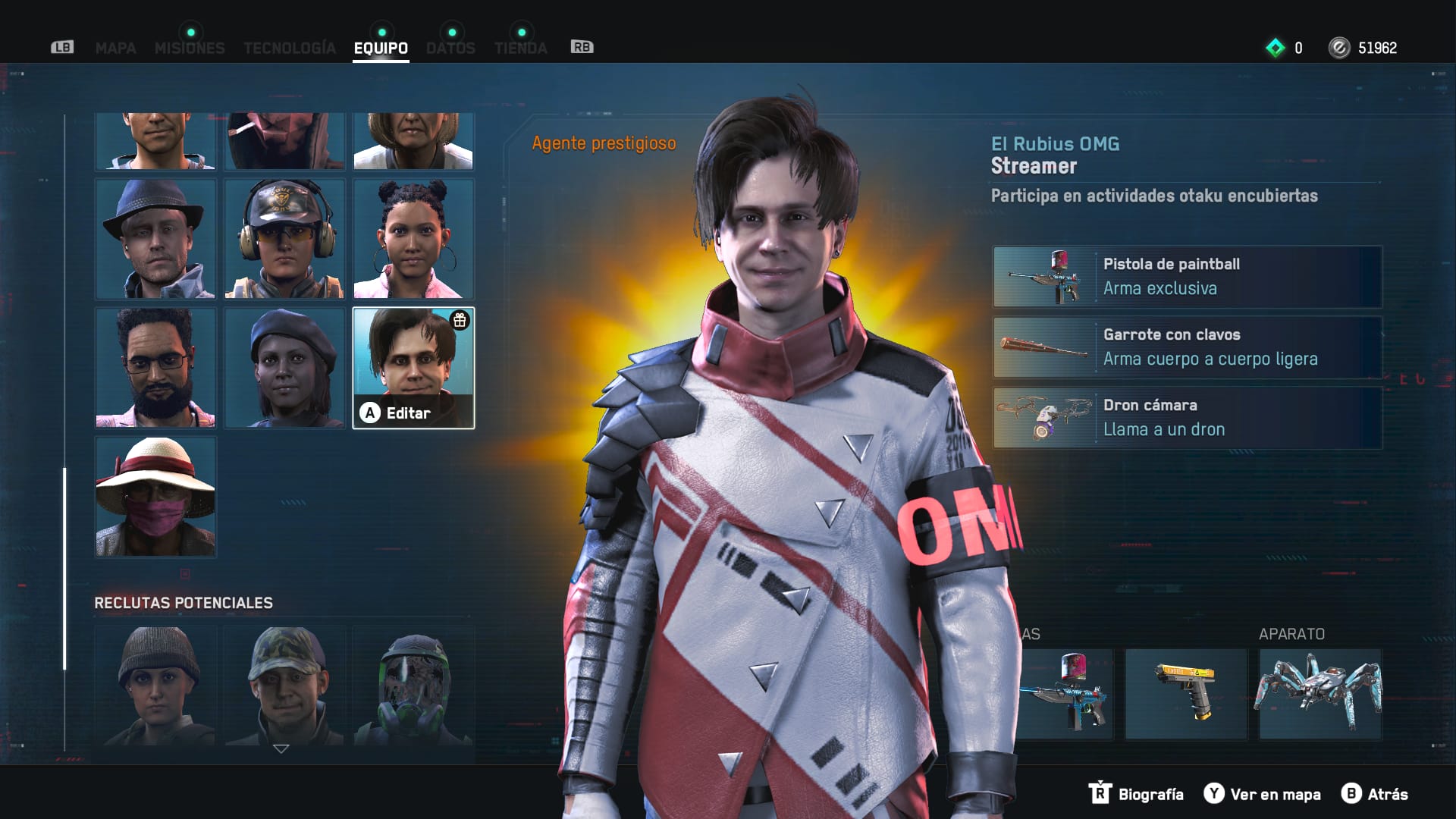The image size is (1456, 819).
Task: View the Pistola de paintball perk
Action: coord(1188,277)
